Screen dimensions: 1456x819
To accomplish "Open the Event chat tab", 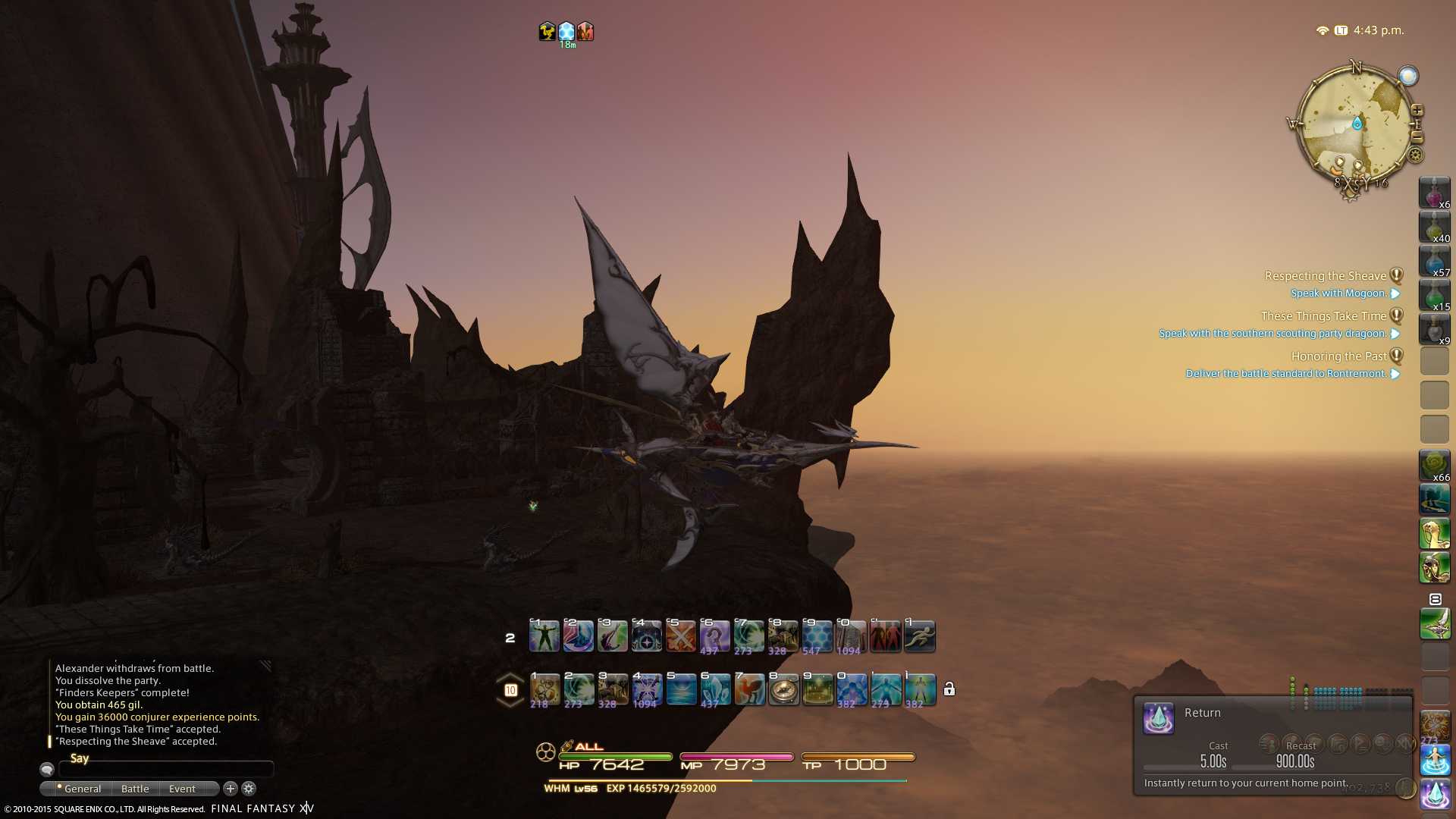I will (x=182, y=789).
